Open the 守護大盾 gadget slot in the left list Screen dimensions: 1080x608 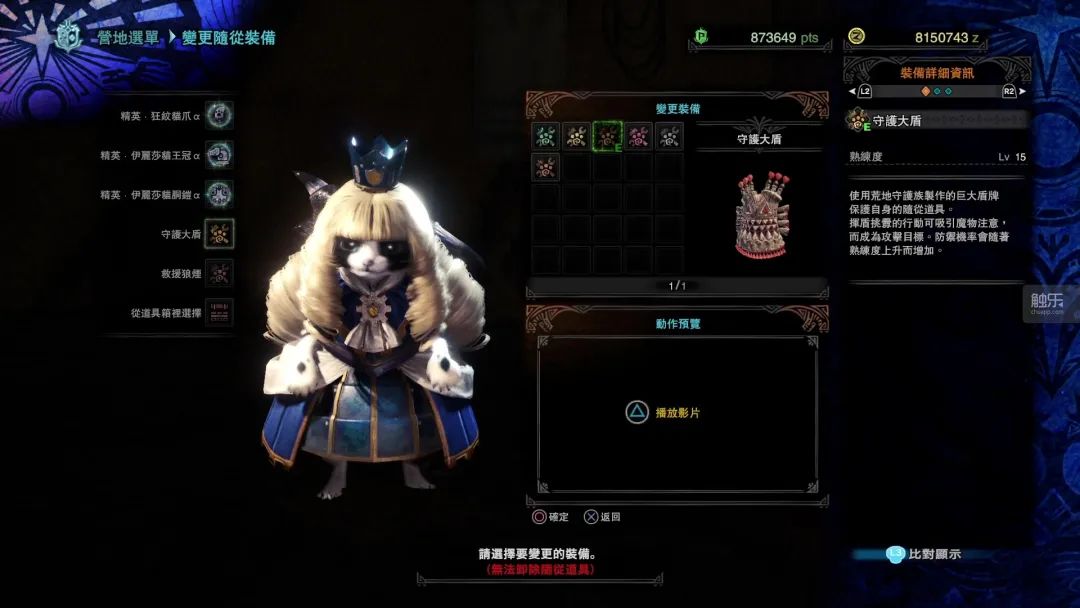219,234
